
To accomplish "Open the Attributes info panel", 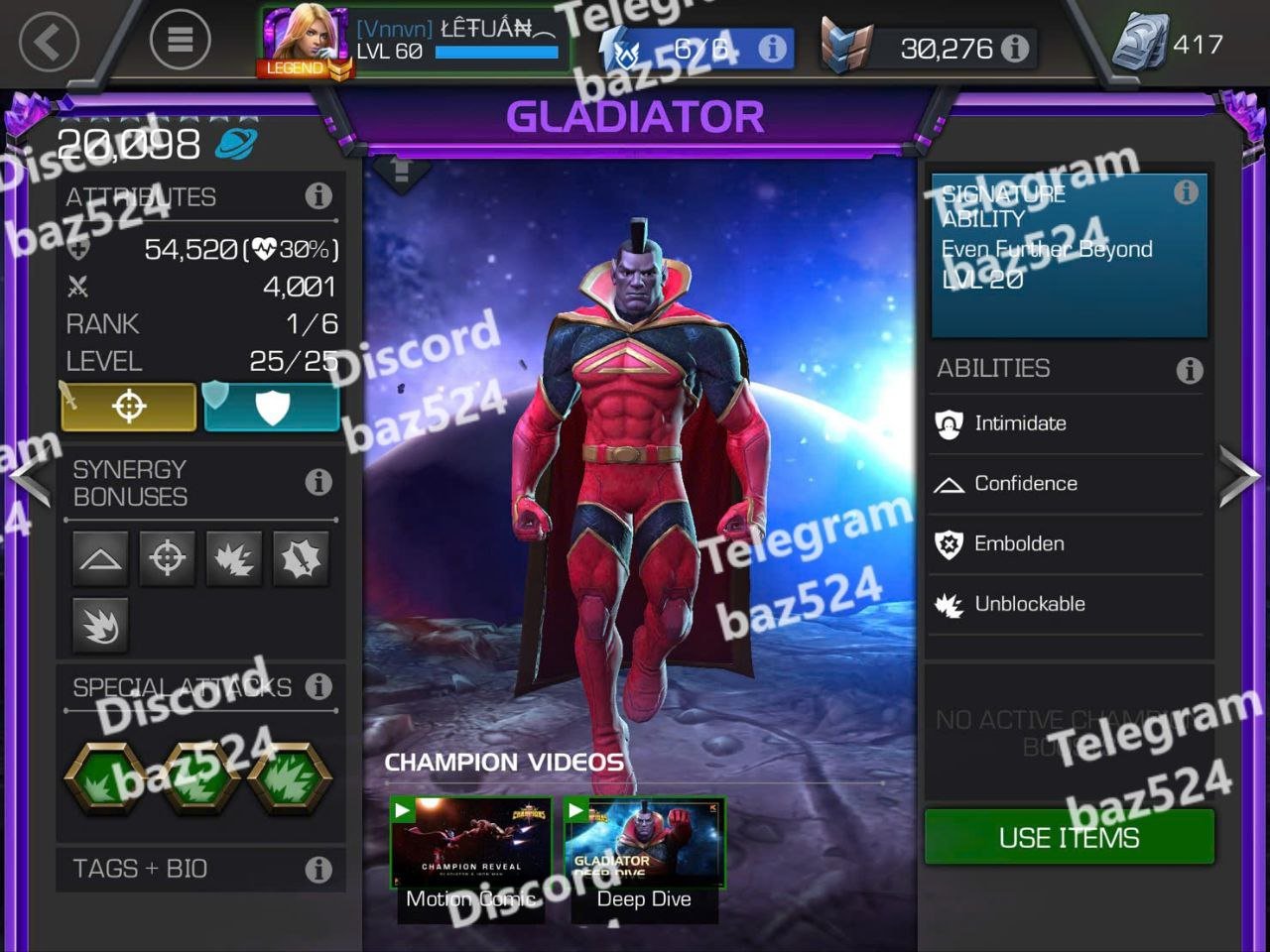I will tap(318, 195).
